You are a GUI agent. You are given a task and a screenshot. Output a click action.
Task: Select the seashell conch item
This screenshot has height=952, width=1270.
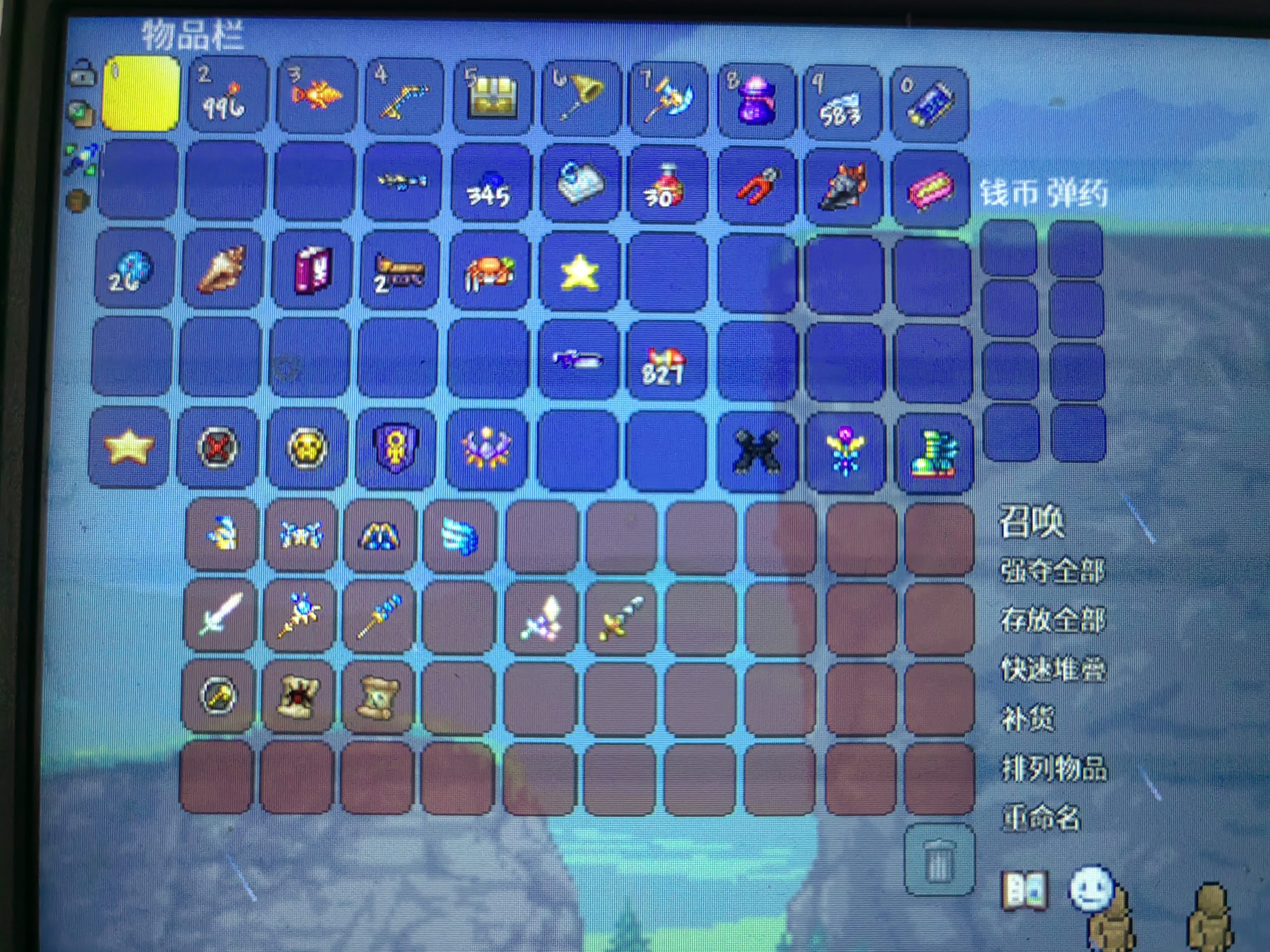222,269
